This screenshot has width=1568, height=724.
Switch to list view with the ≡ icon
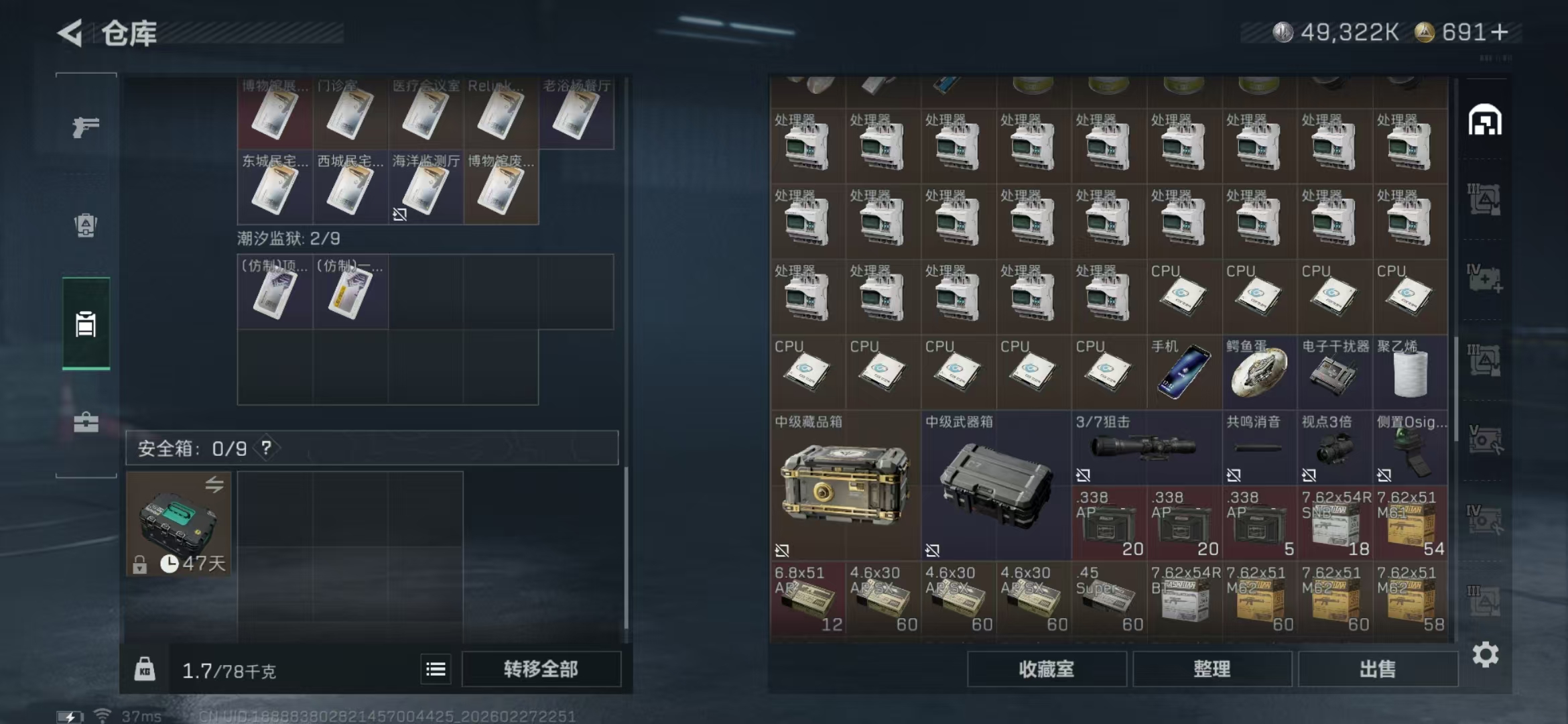click(x=436, y=668)
